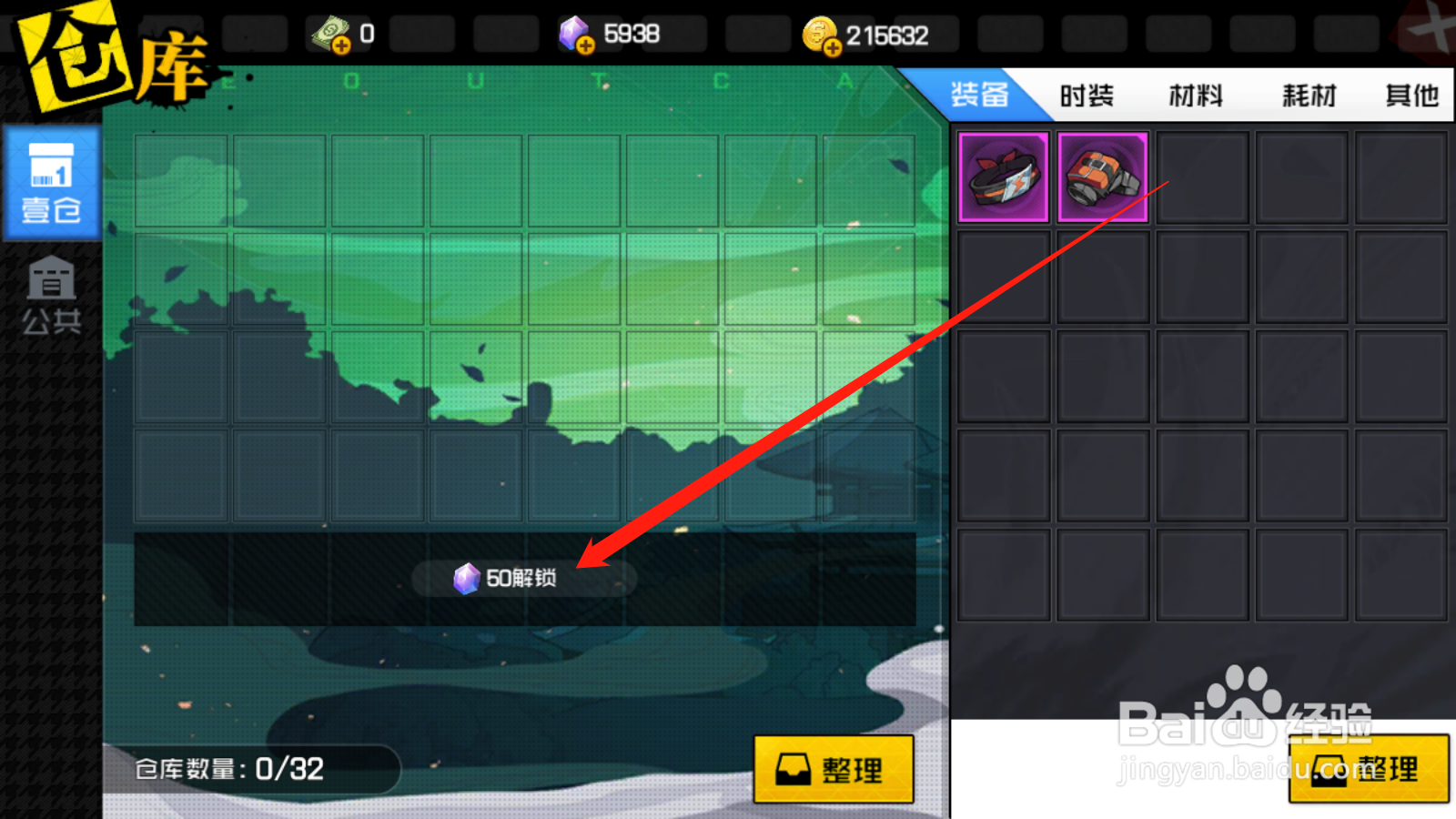The image size is (1456, 819).
Task: Select the orange gauntlet equipment item
Action: pos(1103,175)
